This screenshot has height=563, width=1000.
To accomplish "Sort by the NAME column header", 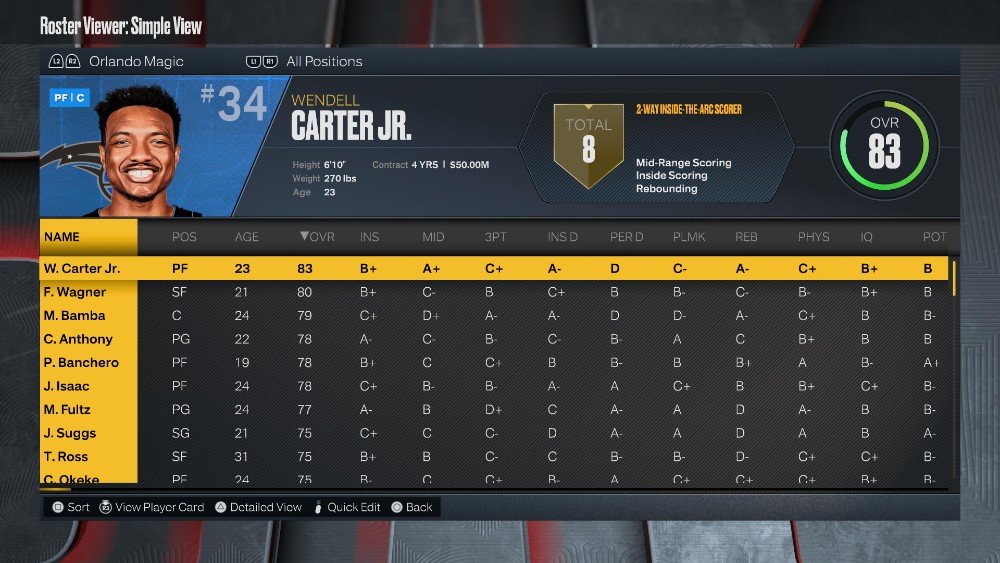I will [62, 237].
